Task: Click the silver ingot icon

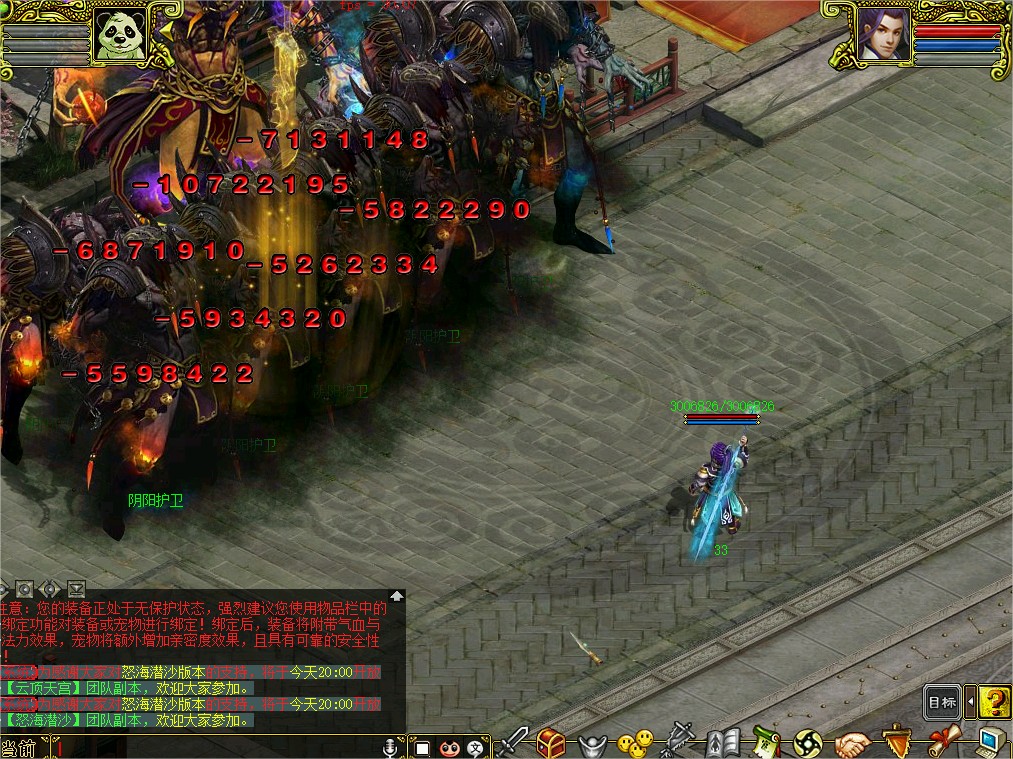Action: click(593, 744)
